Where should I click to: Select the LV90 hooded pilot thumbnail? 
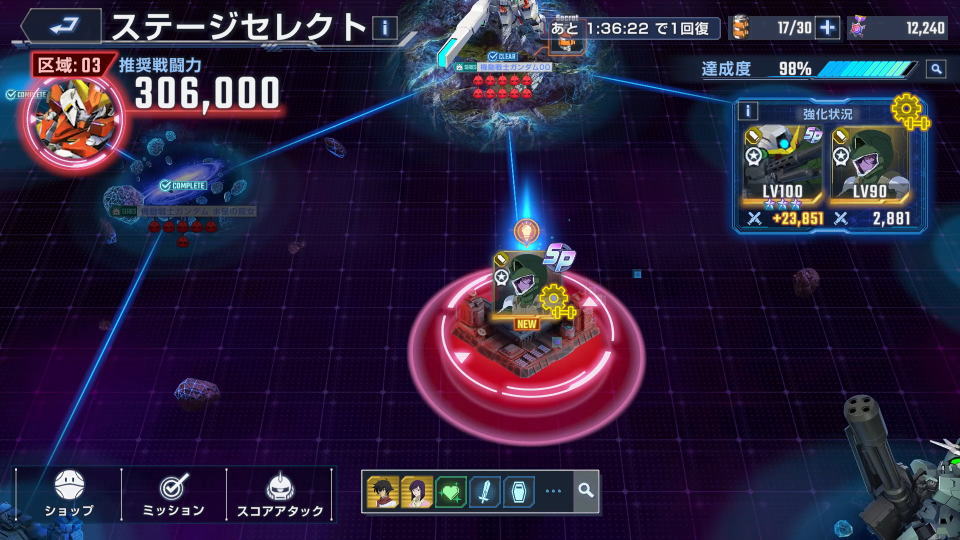pos(869,165)
